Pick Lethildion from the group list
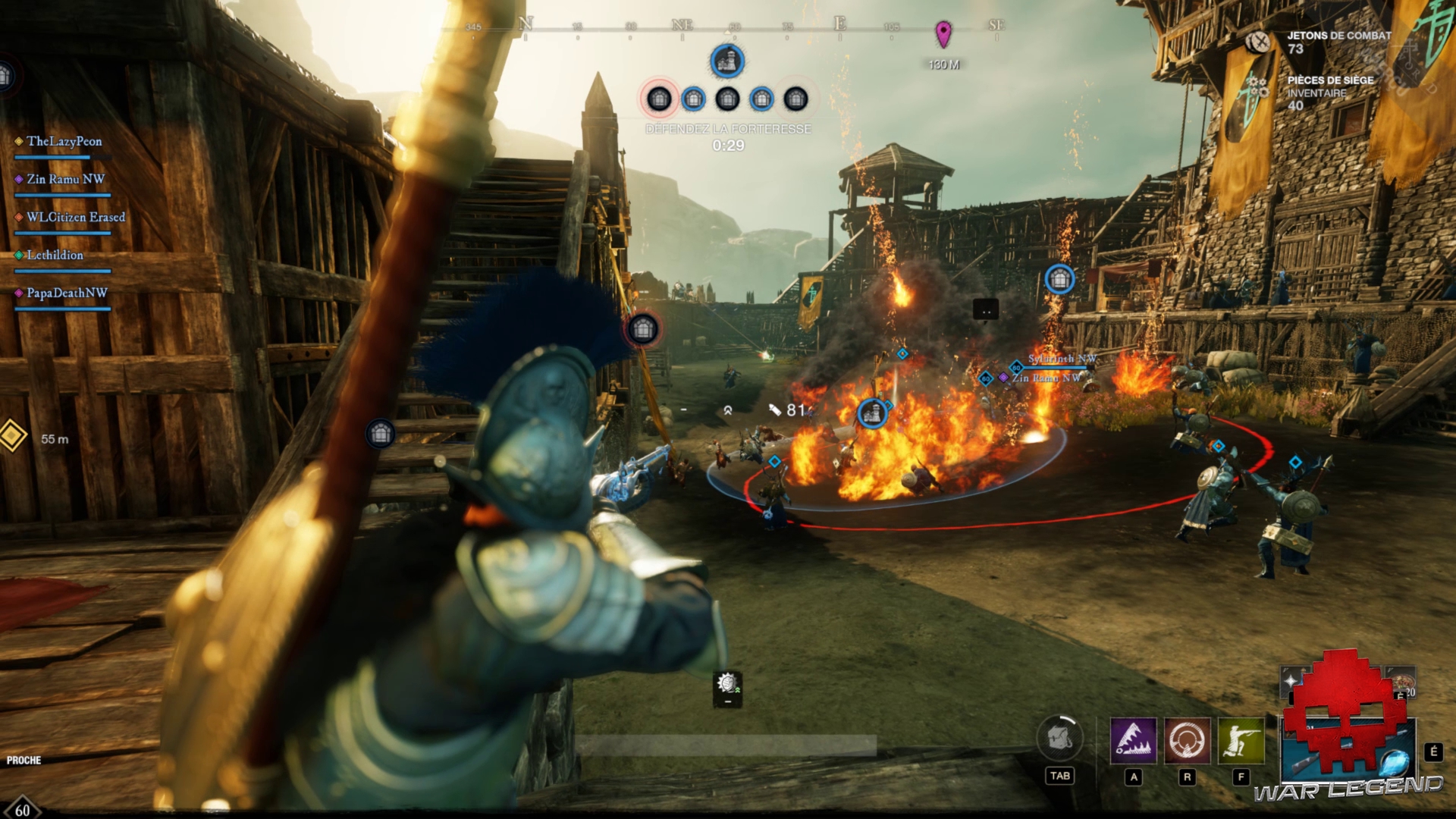The width and height of the screenshot is (1456, 819). pos(55,256)
